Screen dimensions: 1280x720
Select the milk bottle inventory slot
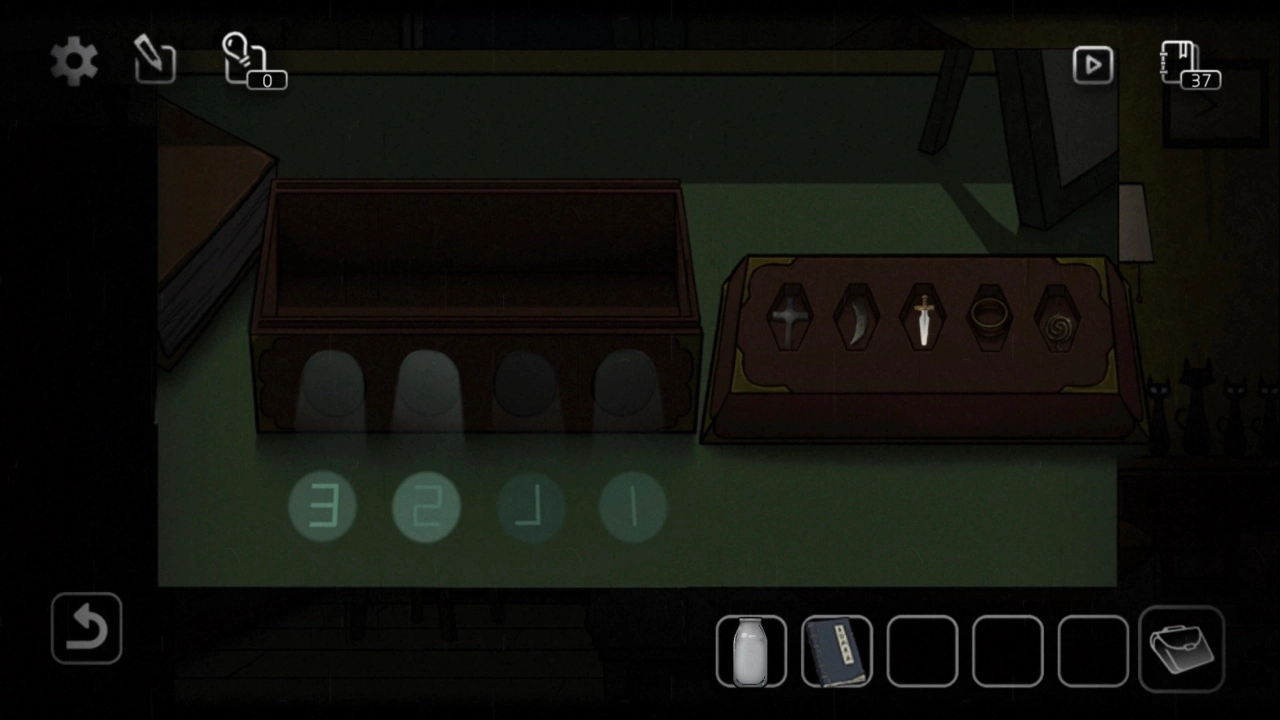point(751,652)
